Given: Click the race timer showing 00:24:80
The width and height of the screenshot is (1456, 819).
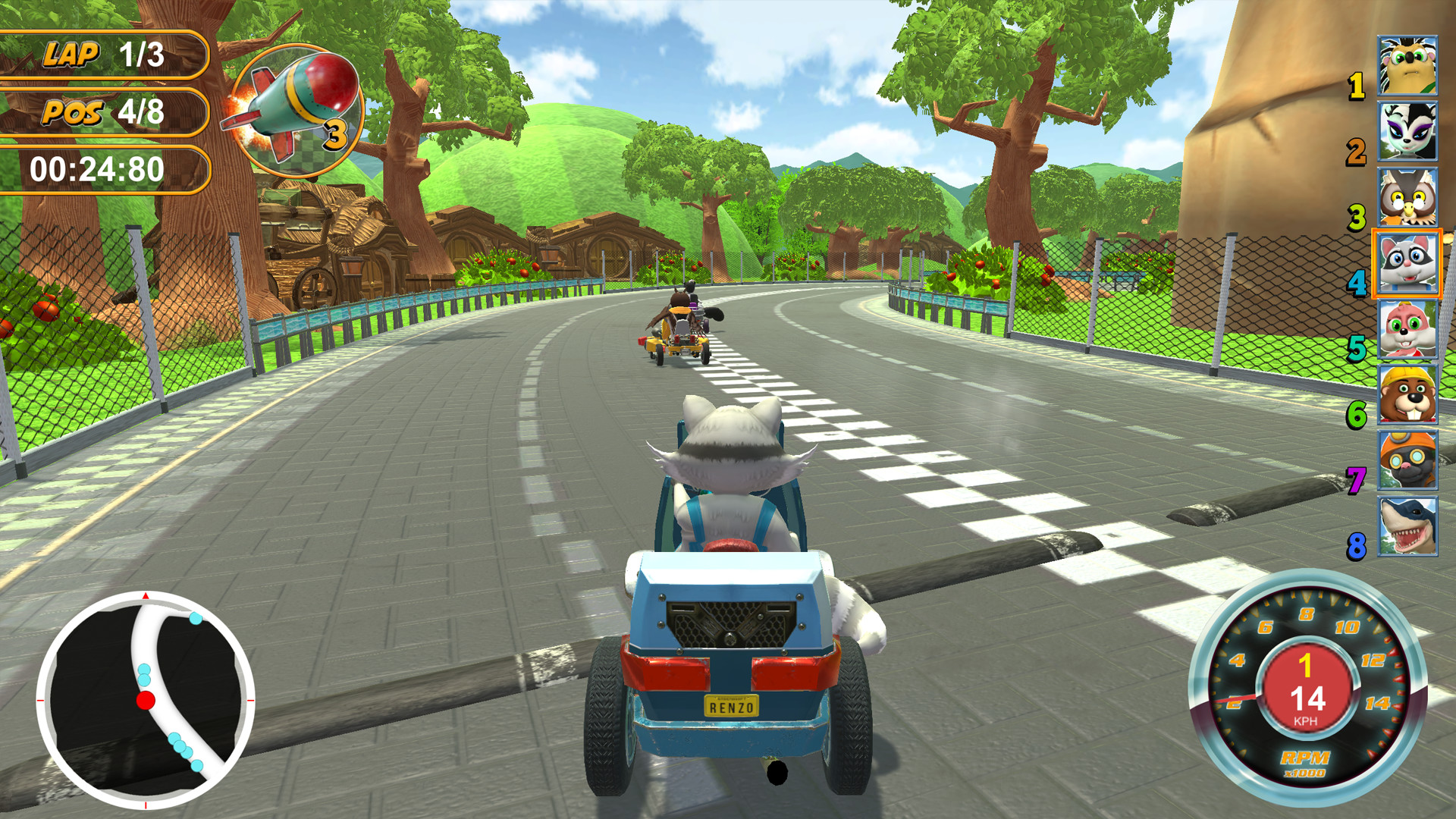Looking at the screenshot, I should point(96,167).
